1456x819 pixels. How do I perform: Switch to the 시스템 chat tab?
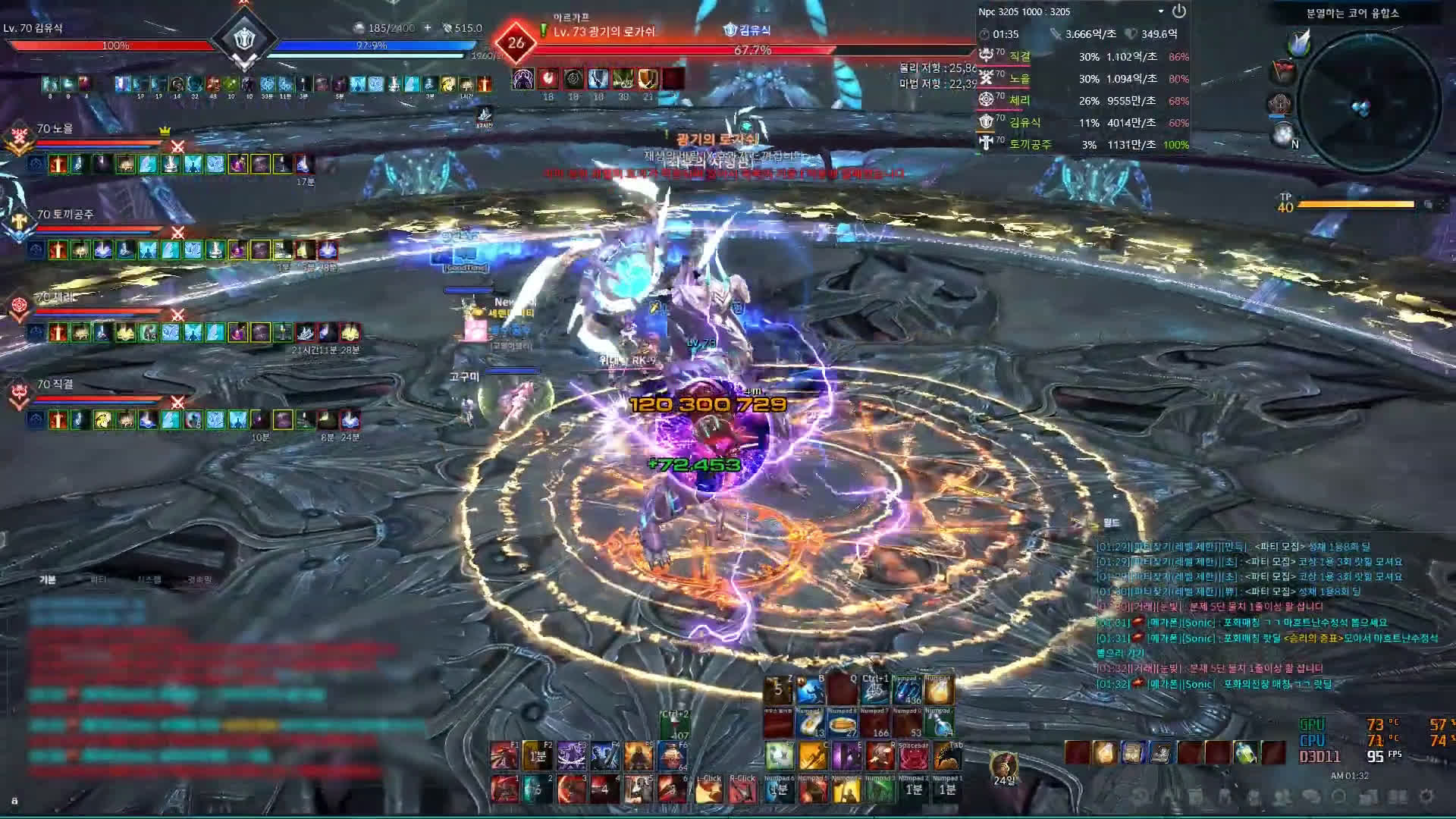149,579
